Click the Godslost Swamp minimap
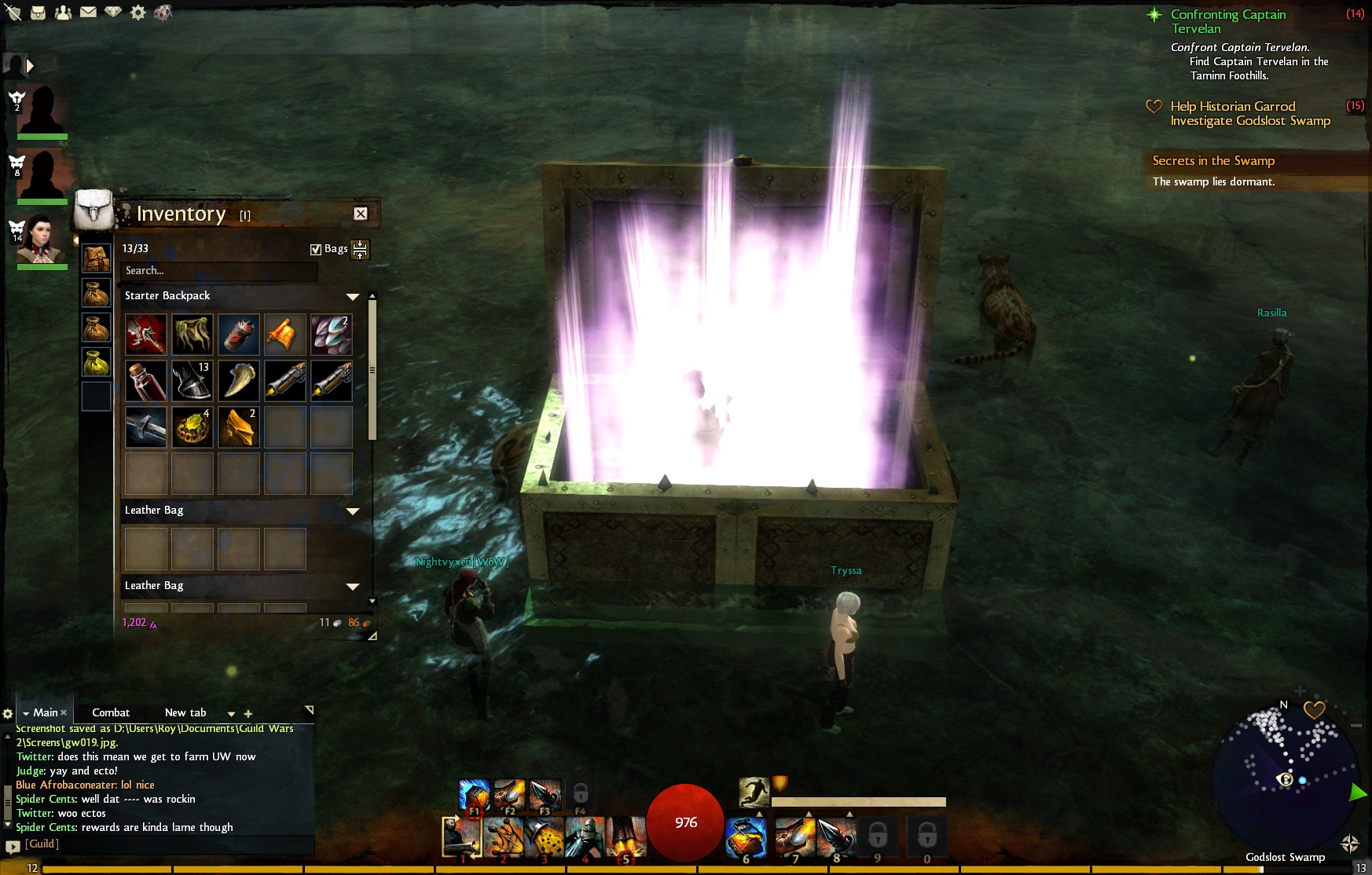The image size is (1372, 875). pyautogui.click(x=1285, y=778)
